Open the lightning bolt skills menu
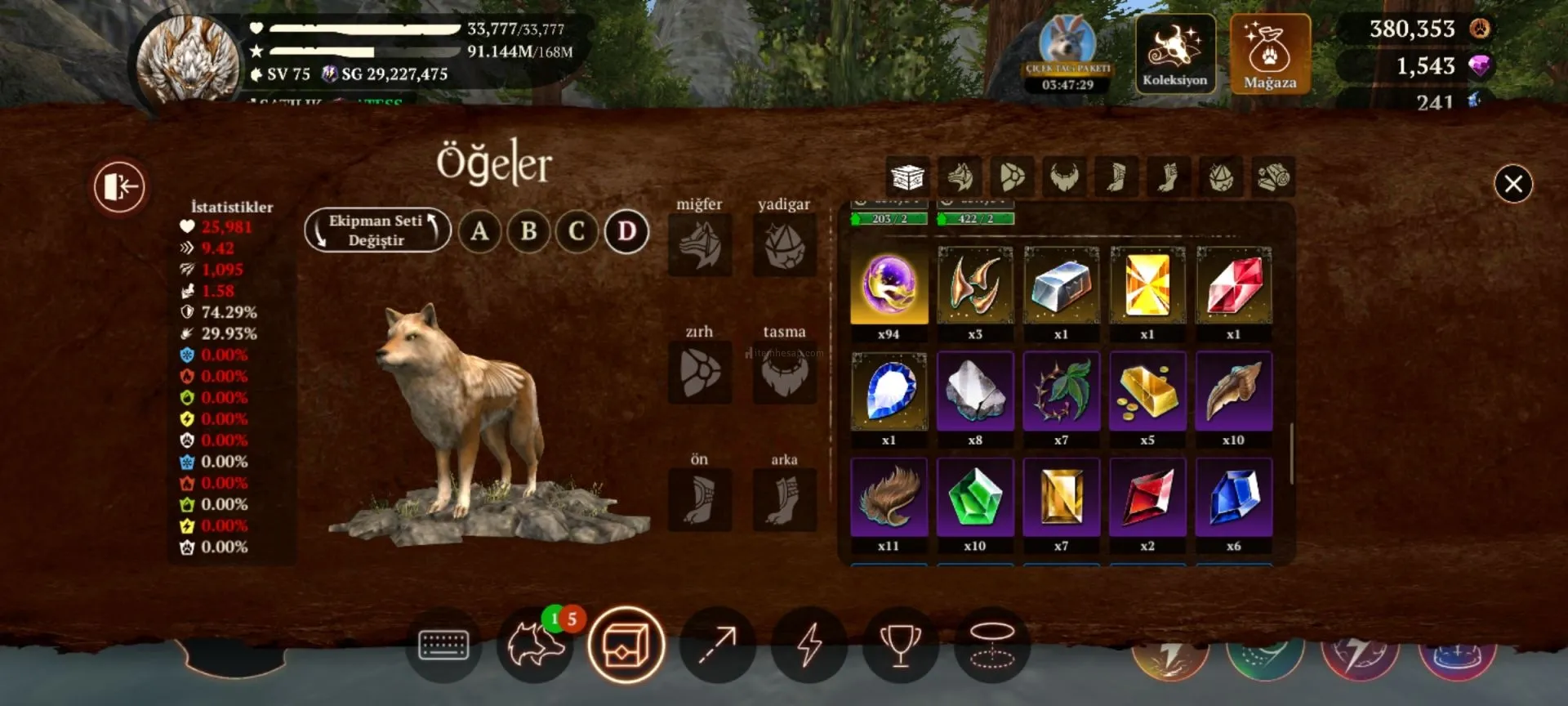The width and height of the screenshot is (1568, 706). click(x=808, y=646)
